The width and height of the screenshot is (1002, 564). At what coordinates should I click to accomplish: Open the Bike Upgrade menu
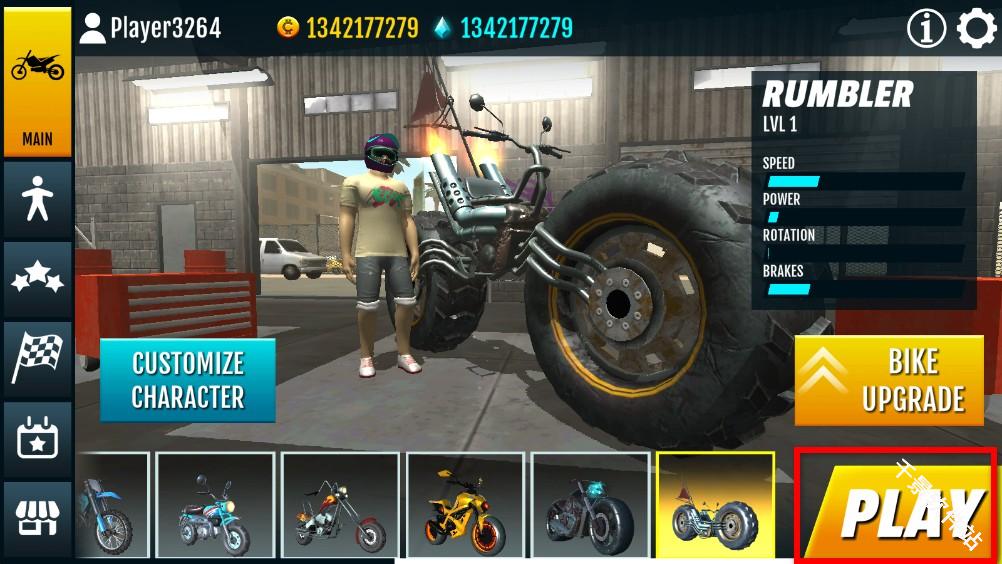coord(889,381)
